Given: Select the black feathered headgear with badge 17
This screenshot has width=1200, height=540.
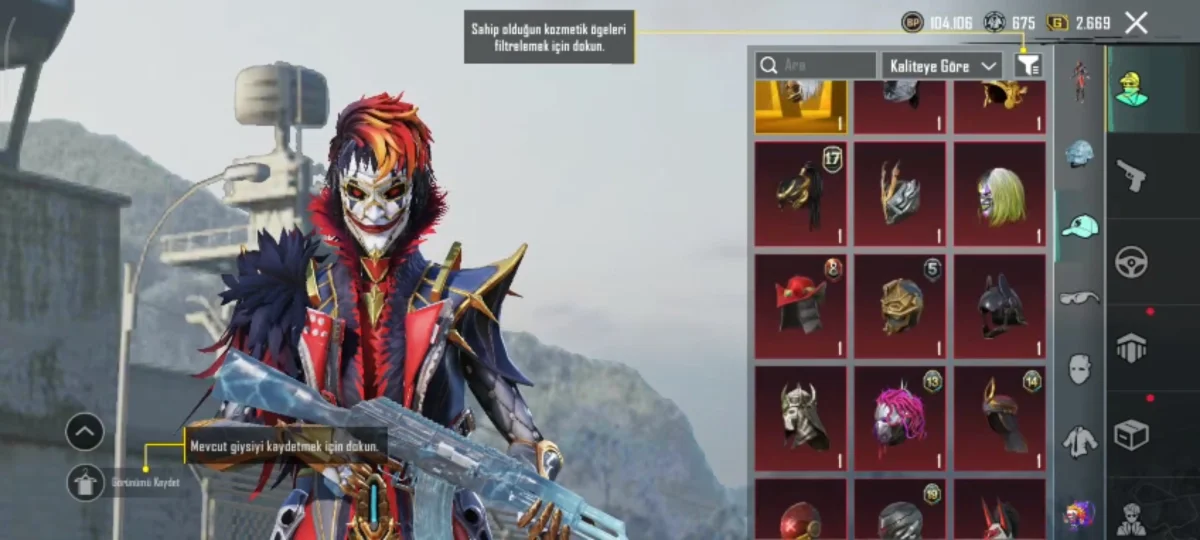Looking at the screenshot, I should point(800,194).
